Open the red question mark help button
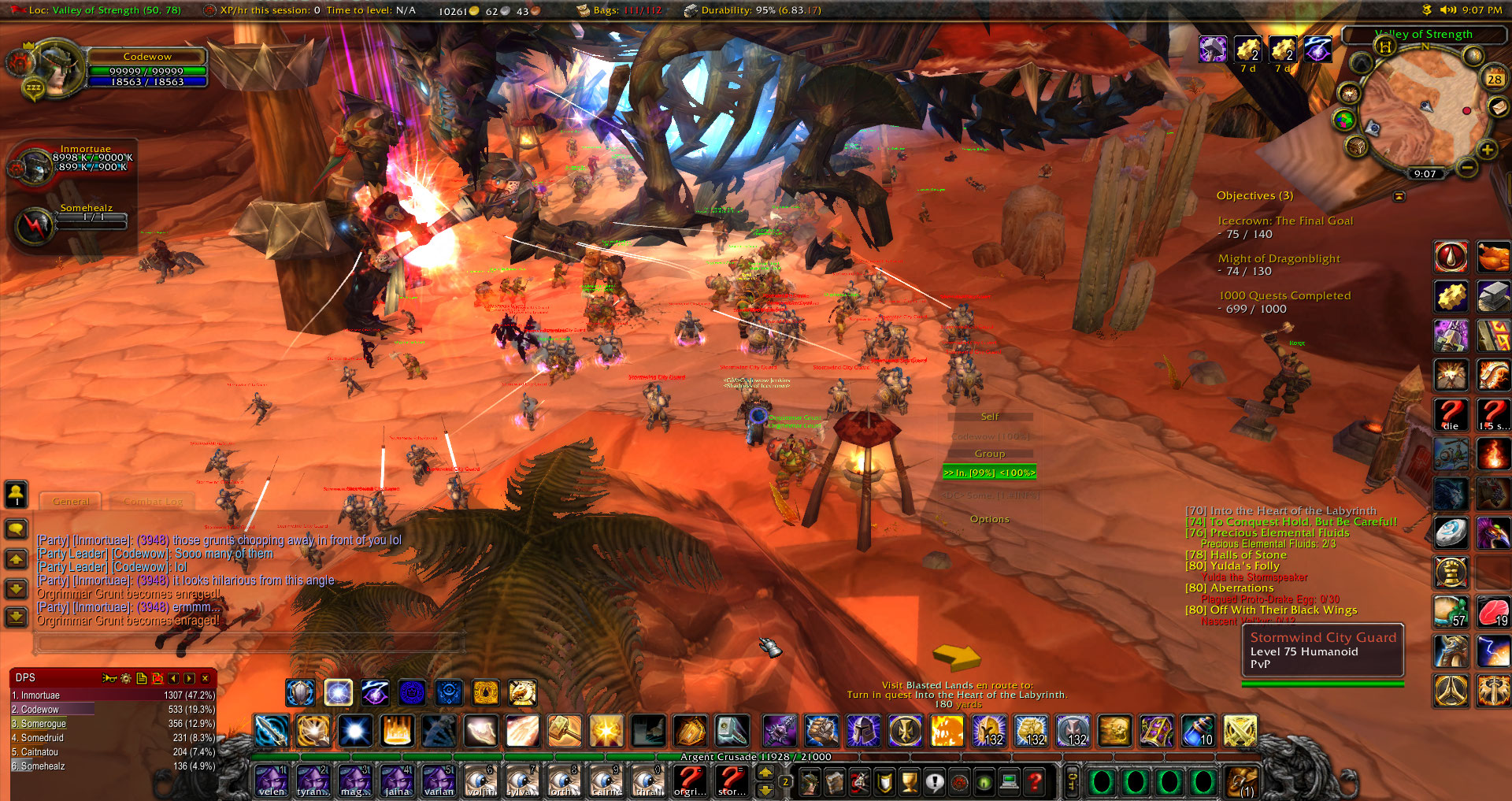The image size is (1512, 801). coord(1036,781)
